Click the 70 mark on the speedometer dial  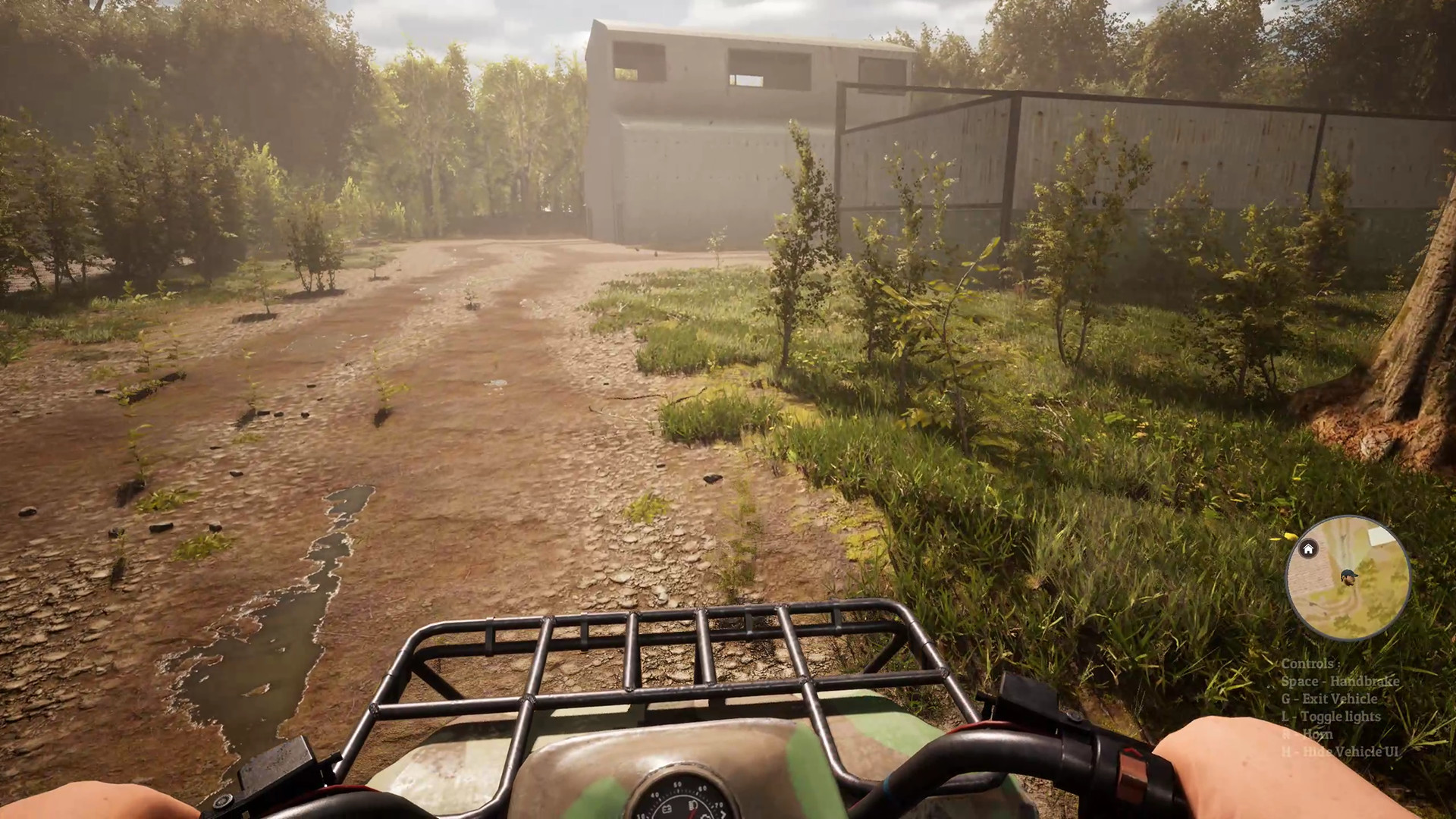coord(717,806)
